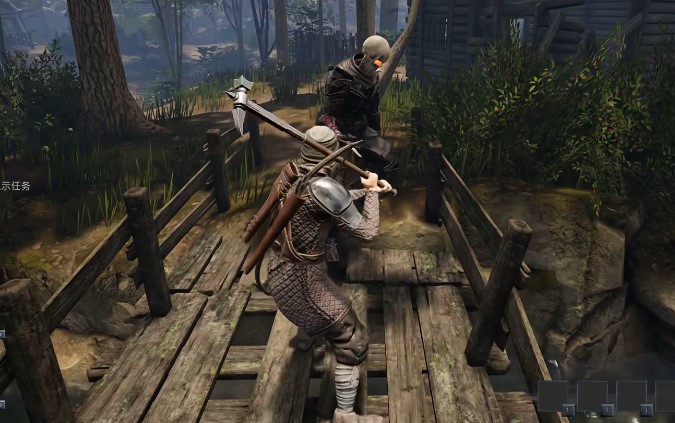The width and height of the screenshot is (675, 423).
Task: Click the 示任务 quest tracker label
Action: [15, 186]
